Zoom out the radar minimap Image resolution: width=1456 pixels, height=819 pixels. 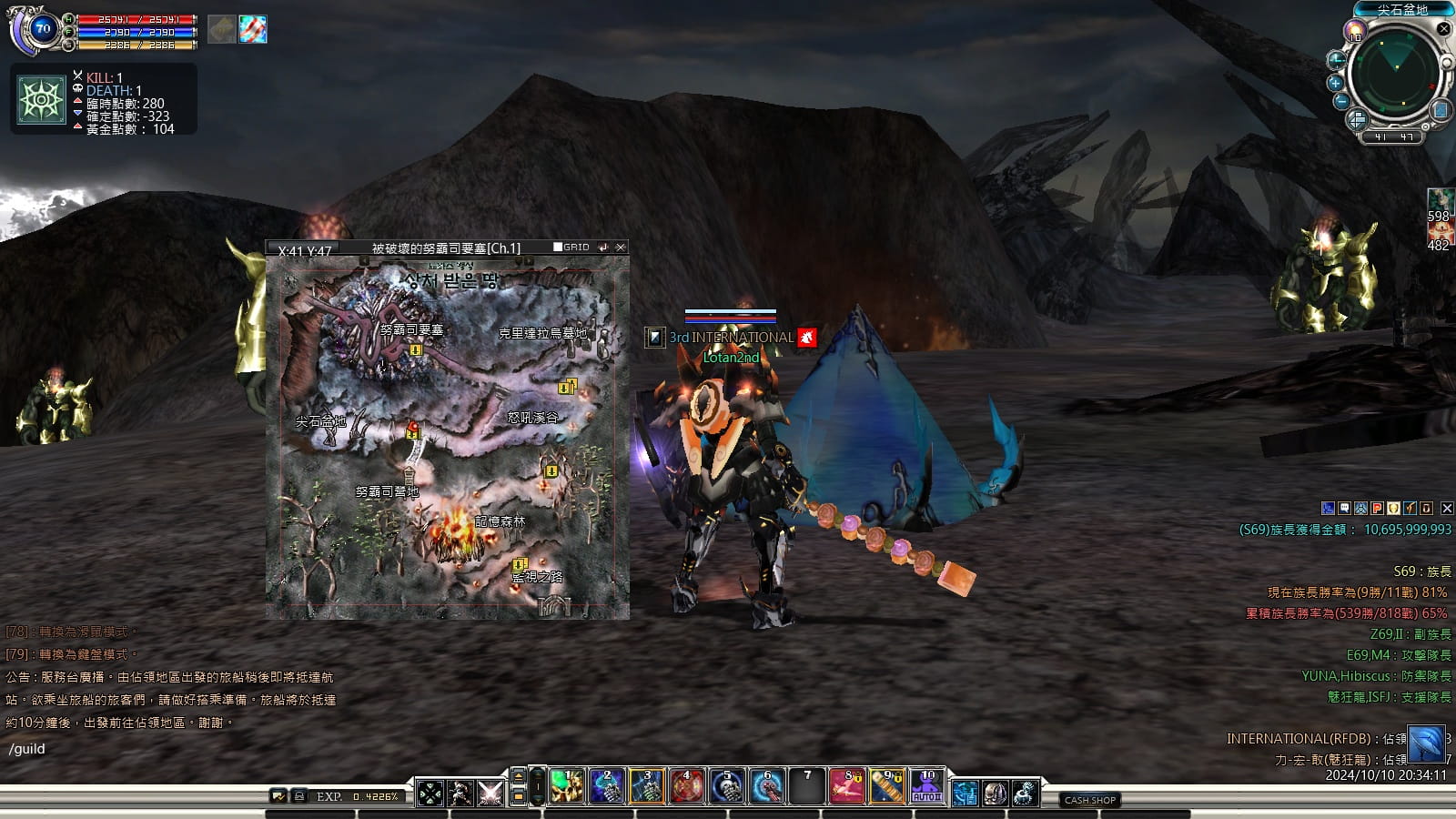(1340, 101)
